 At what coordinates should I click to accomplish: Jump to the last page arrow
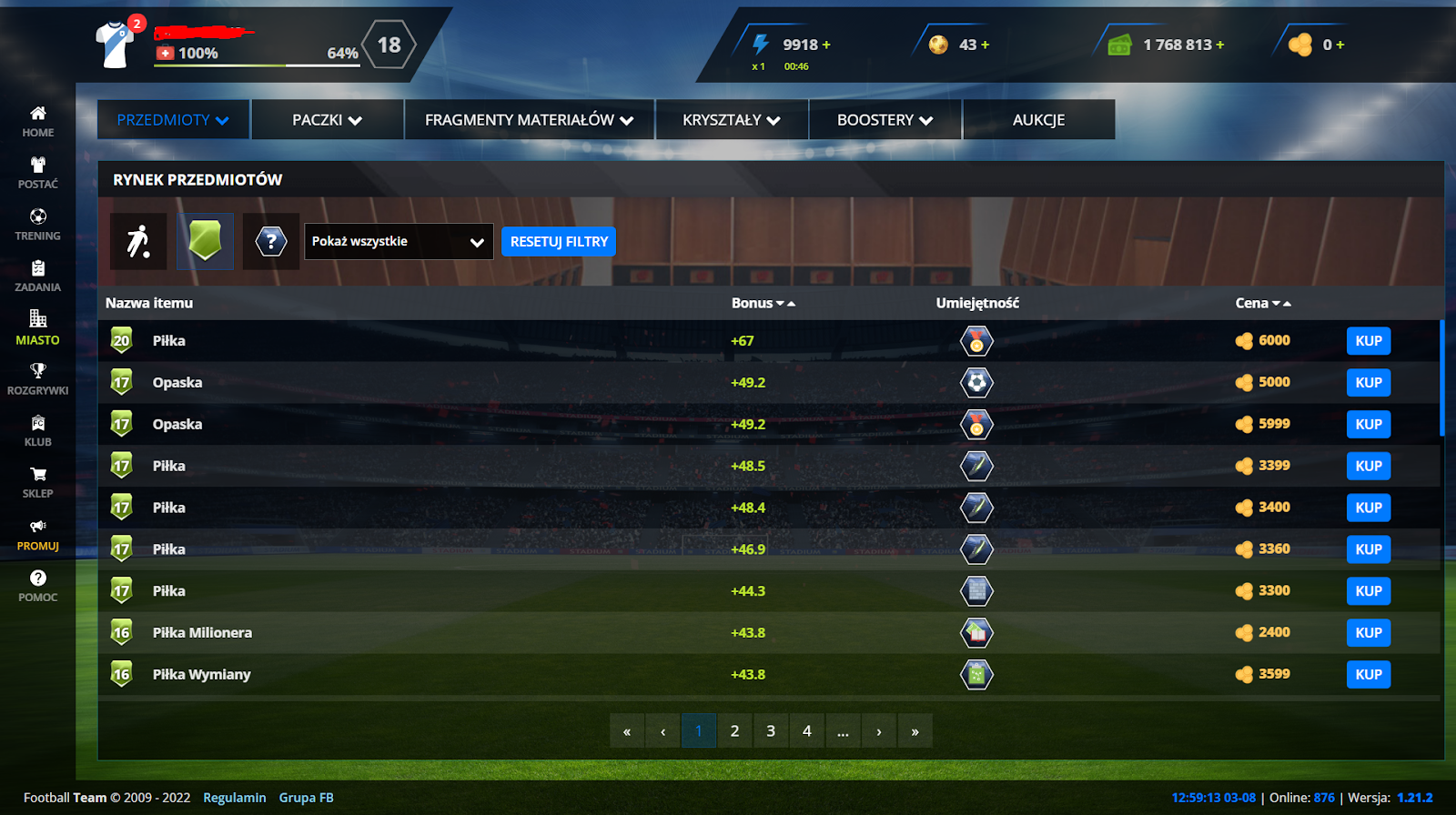915,731
